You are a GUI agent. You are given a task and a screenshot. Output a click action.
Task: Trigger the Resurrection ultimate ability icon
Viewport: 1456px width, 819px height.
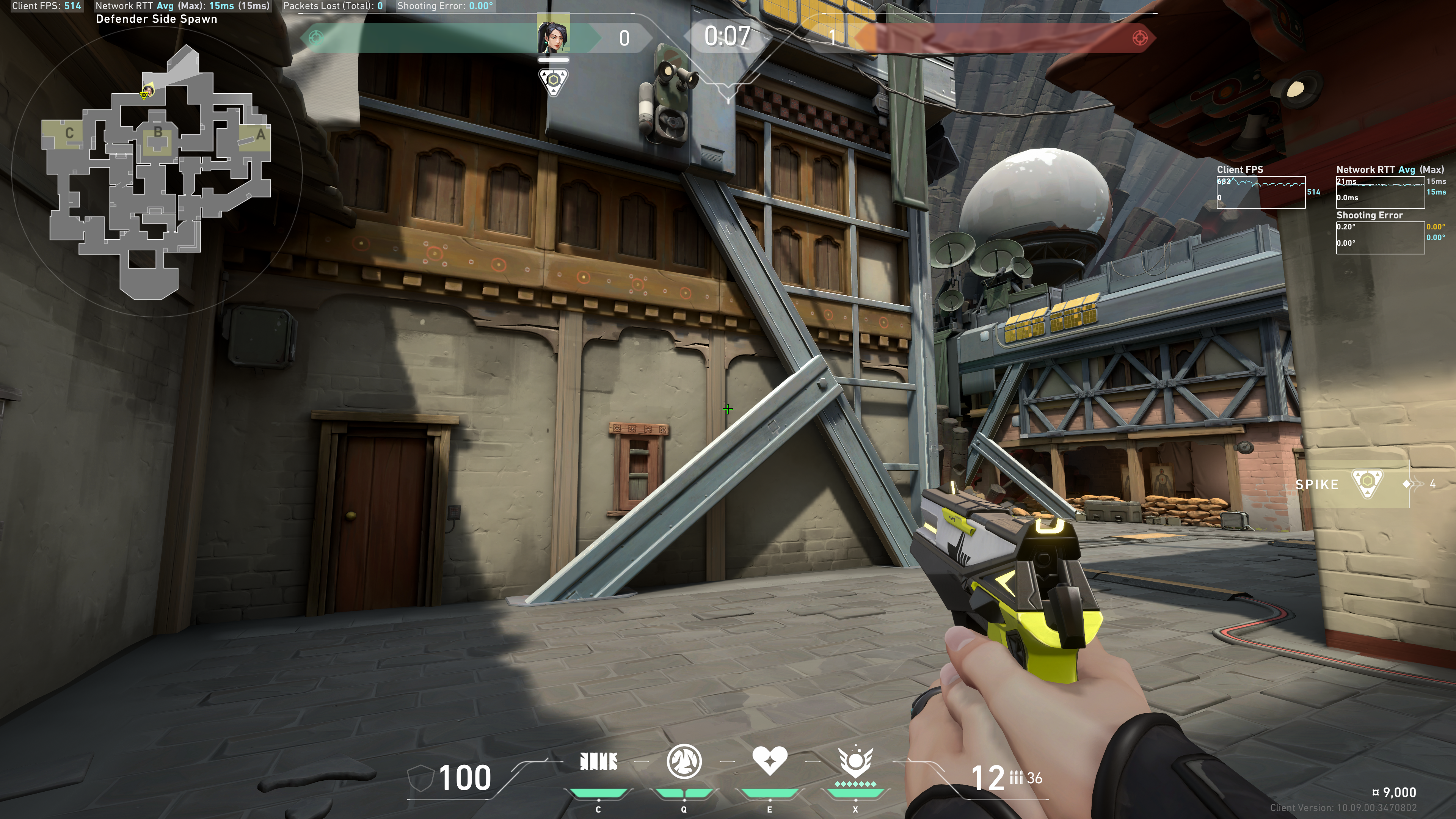click(855, 761)
